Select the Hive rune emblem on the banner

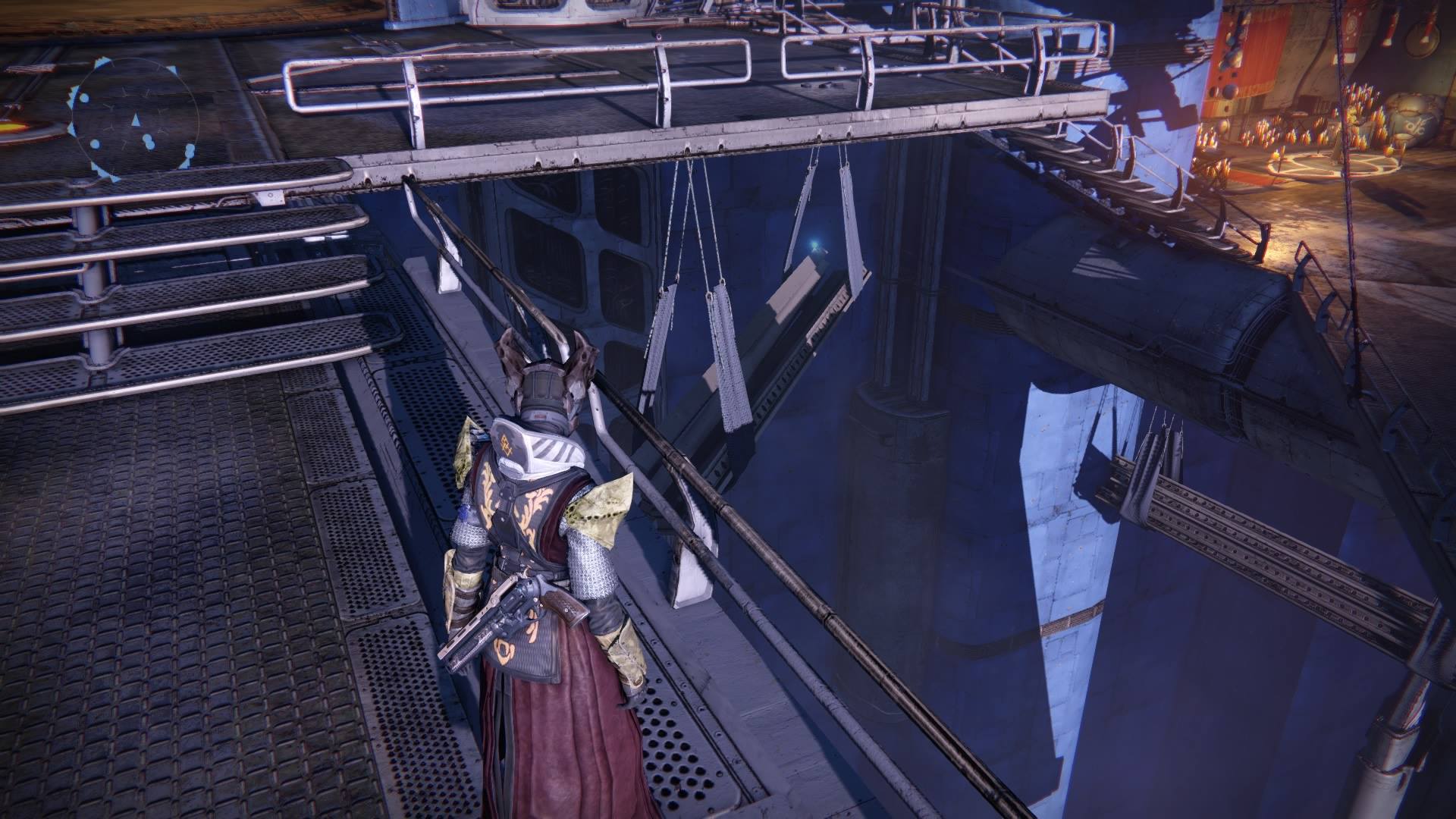coord(1351,25)
